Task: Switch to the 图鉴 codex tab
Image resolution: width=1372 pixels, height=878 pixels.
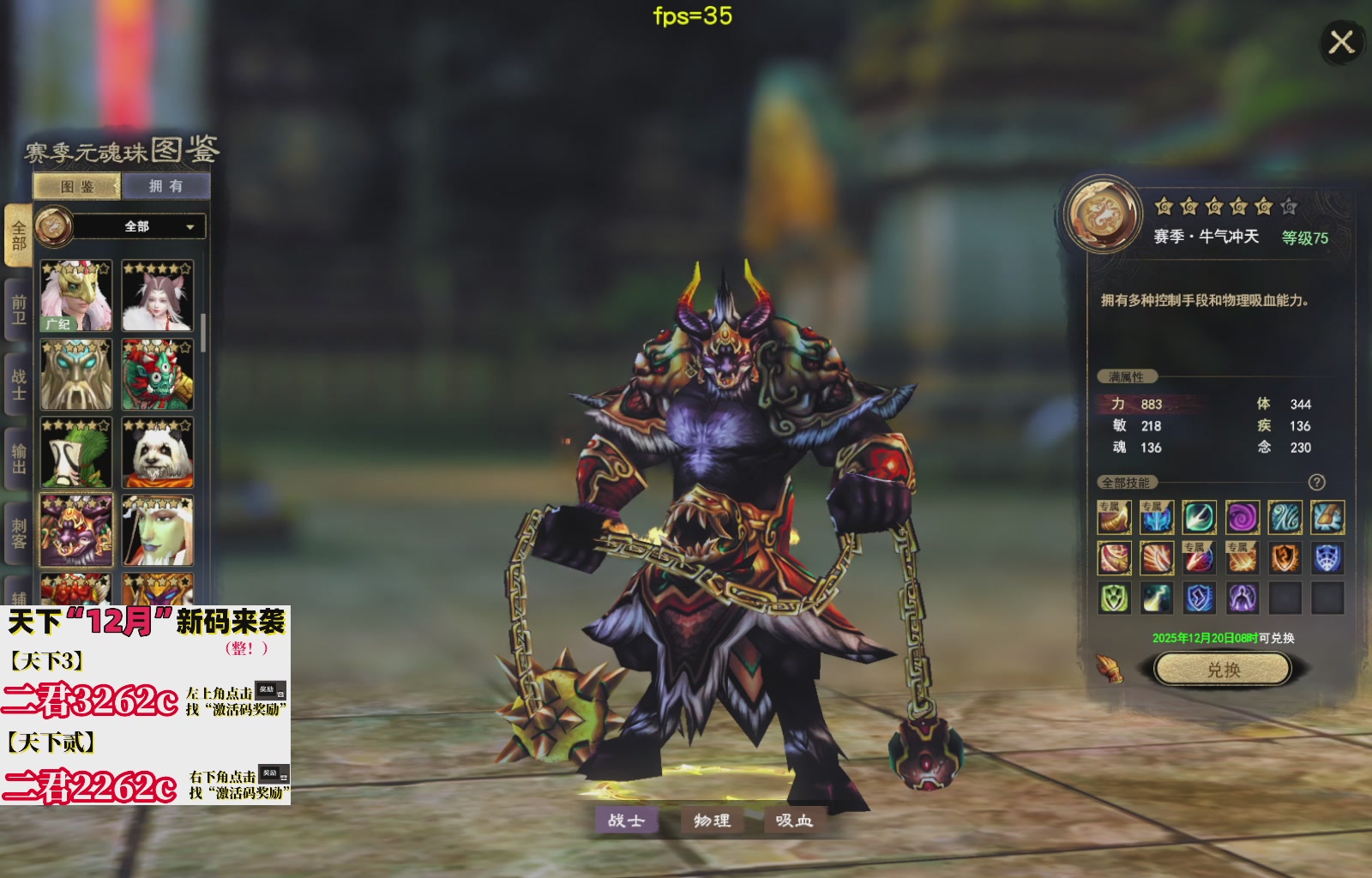Action: point(77,186)
